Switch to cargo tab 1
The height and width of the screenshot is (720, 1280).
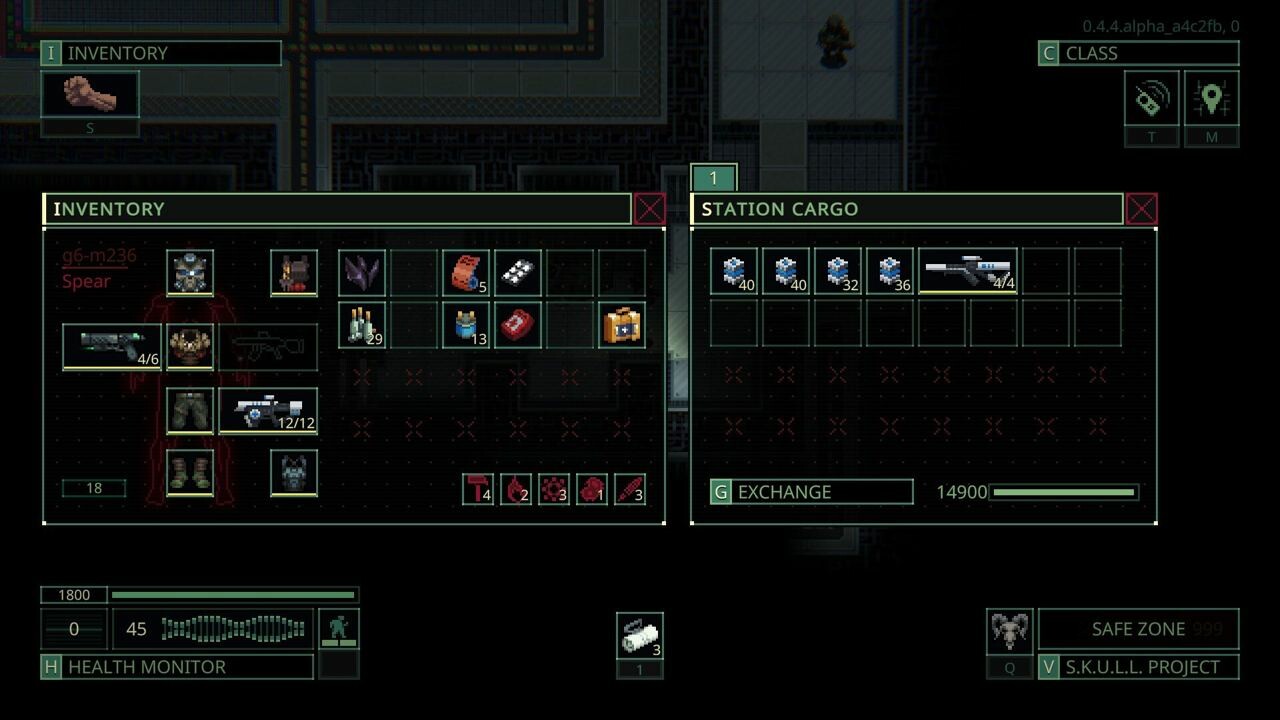point(713,177)
